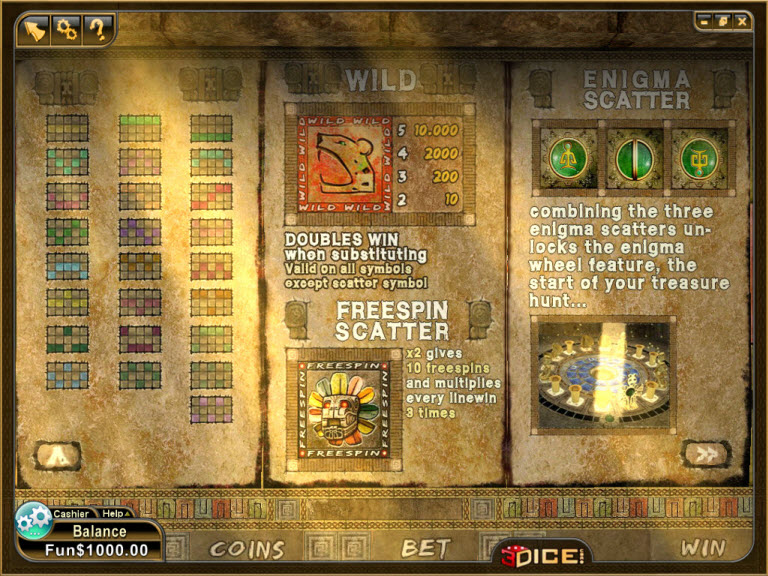Open the gears settings icon
Screen dimensions: 768x576
coord(66,29)
